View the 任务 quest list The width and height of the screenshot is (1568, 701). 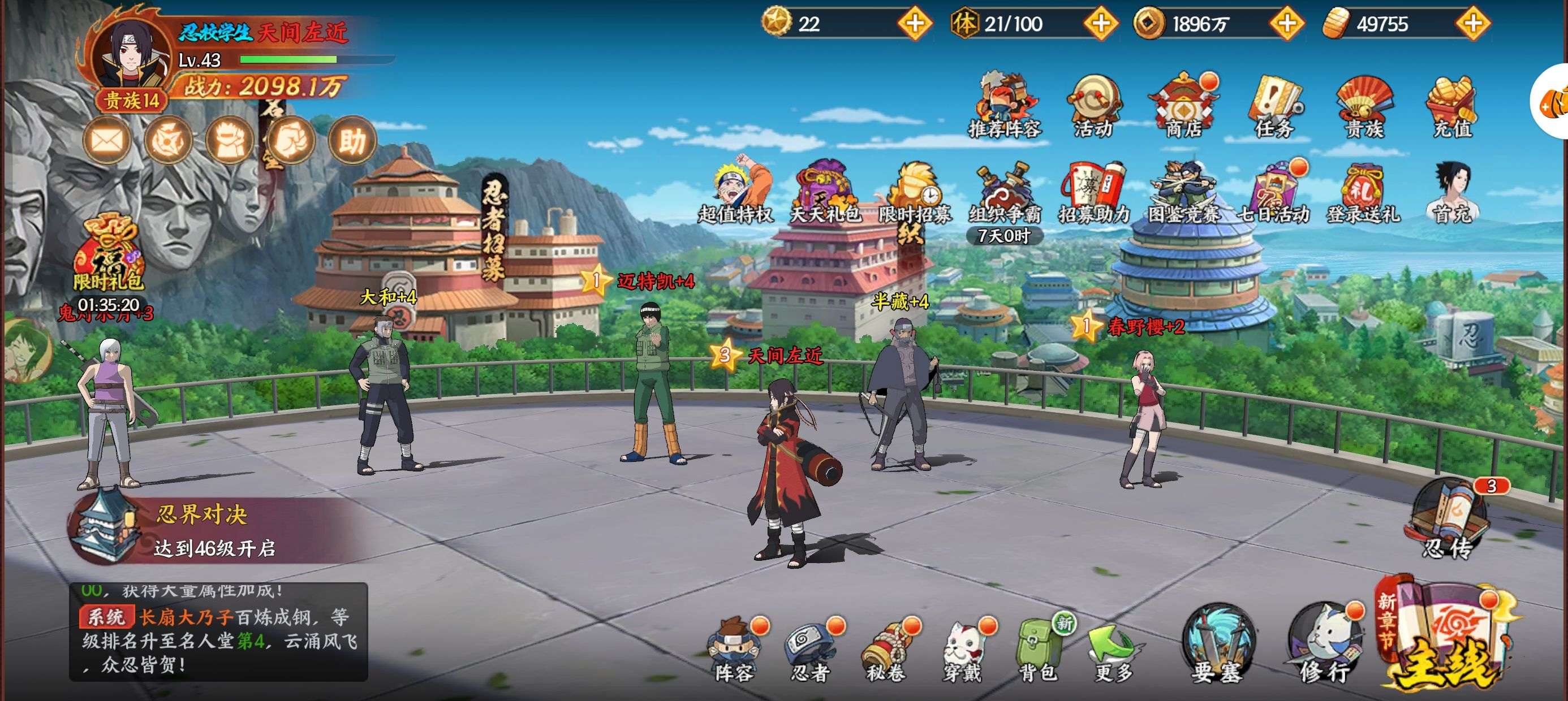pos(1274,105)
